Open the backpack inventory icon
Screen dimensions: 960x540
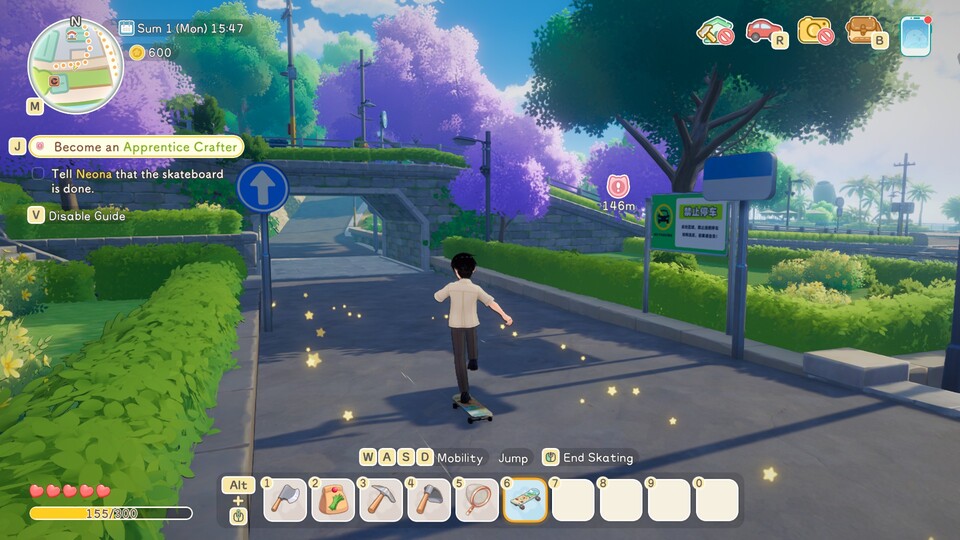865,32
